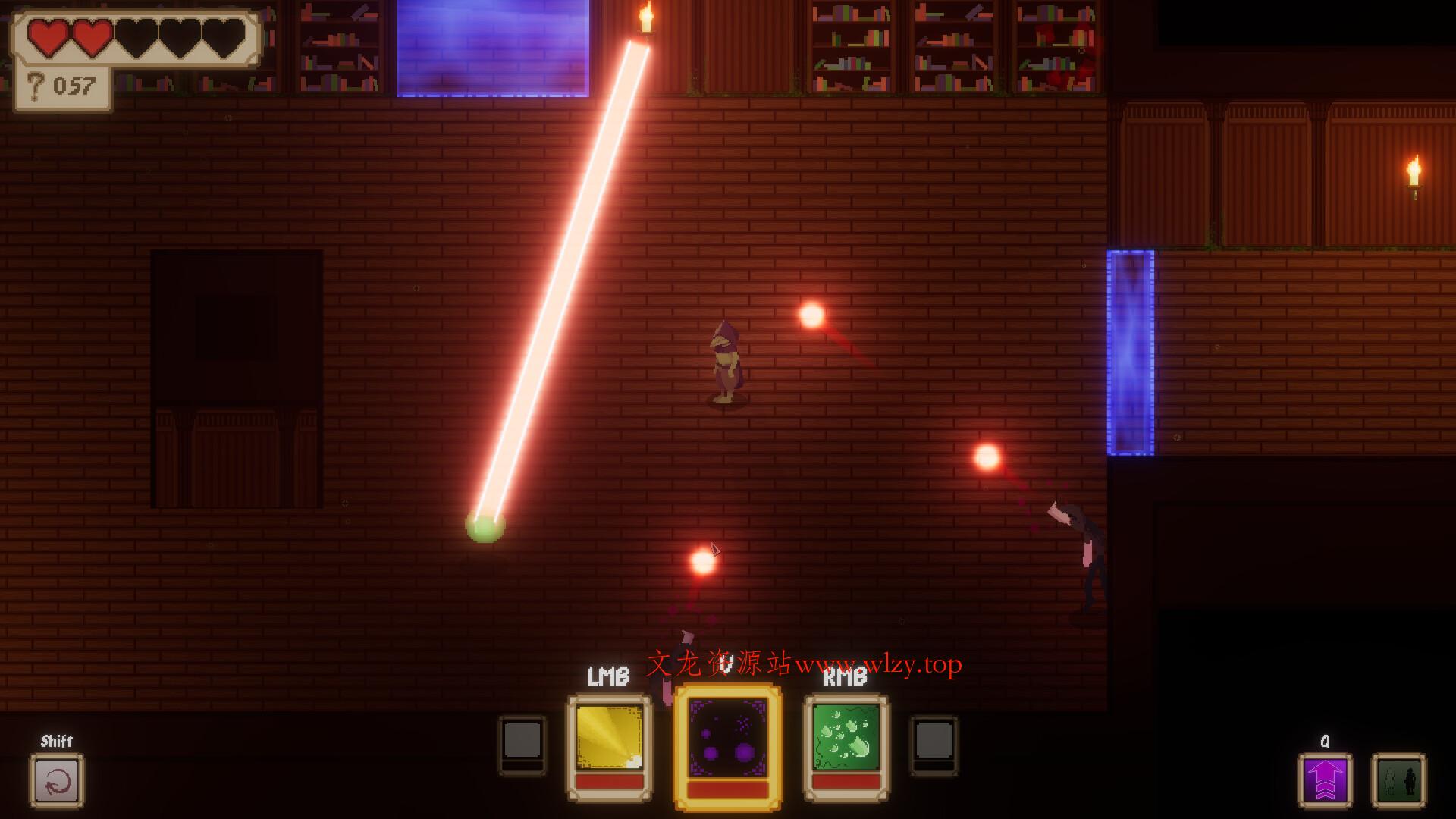Activate the purple up-arrow Q ability

tap(1324, 780)
